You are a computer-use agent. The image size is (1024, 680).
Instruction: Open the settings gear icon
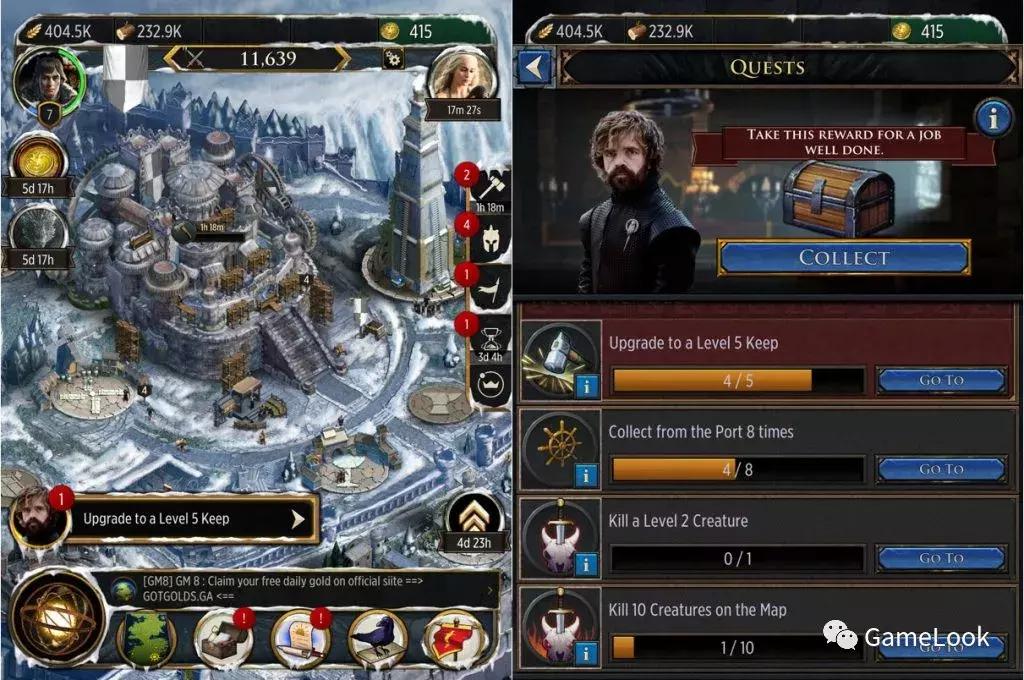point(392,58)
